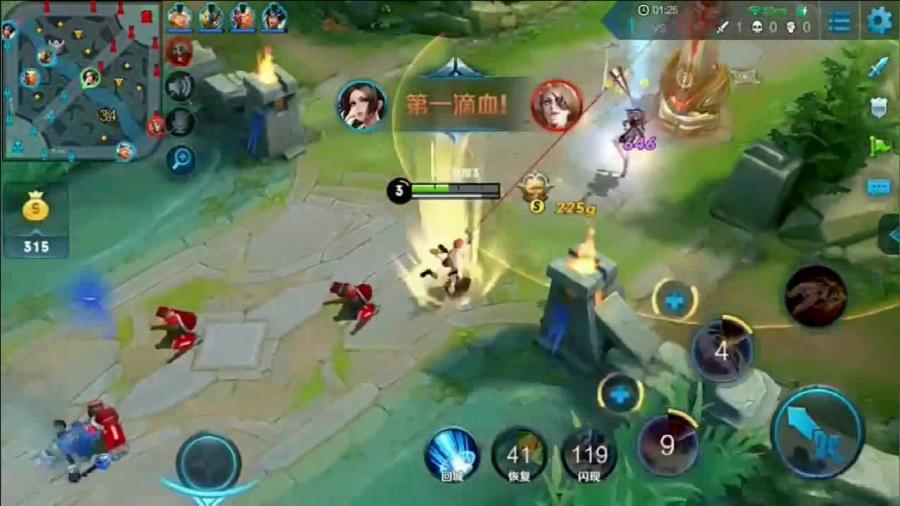Send the sword attack signal
This screenshot has width=900, height=506.
(879, 68)
